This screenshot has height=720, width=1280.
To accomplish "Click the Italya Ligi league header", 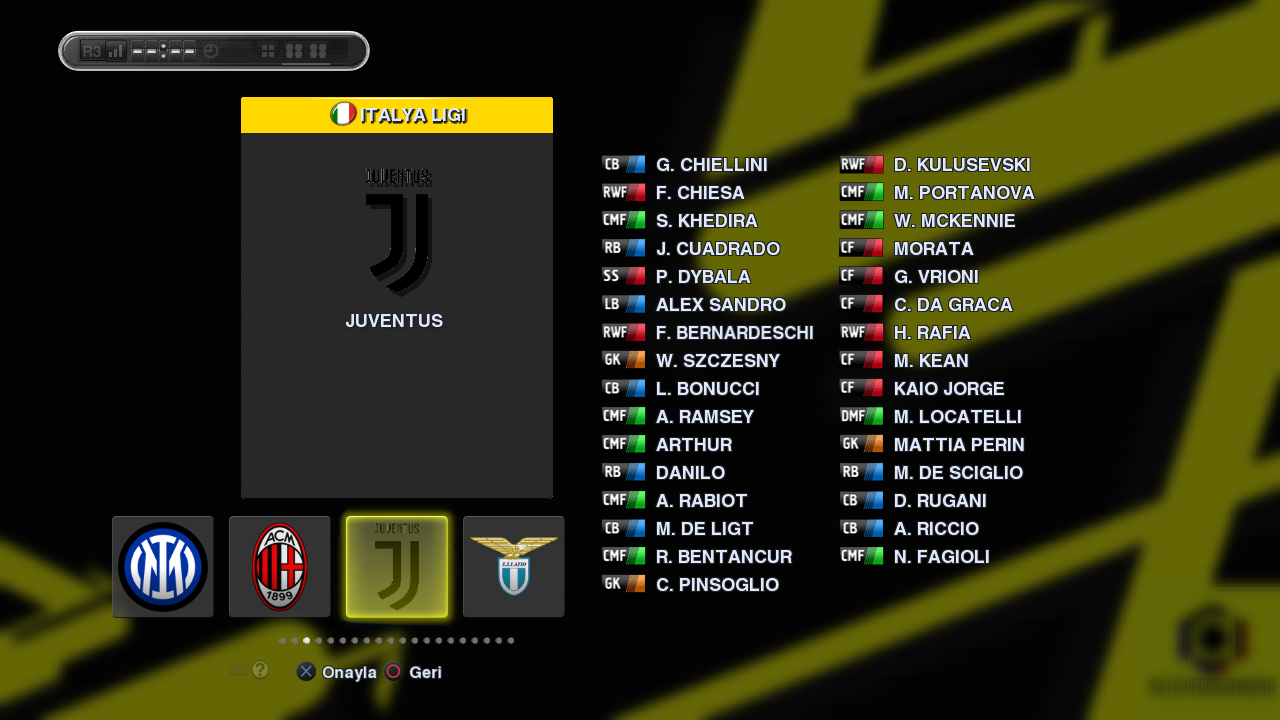I will pos(397,115).
